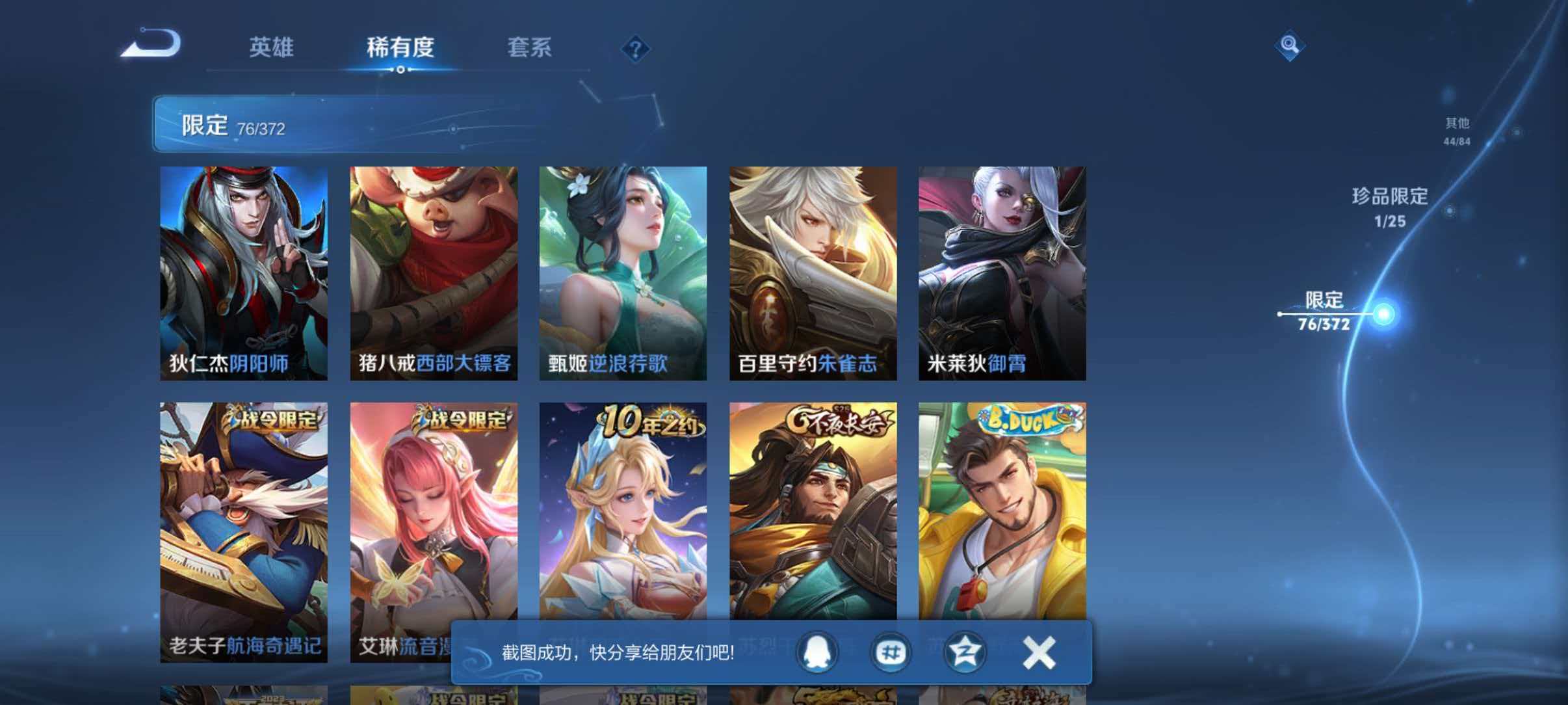This screenshot has width=1568, height=705.
Task: Dismiss the screenshot share banner with the X
Action: pyautogui.click(x=1038, y=652)
